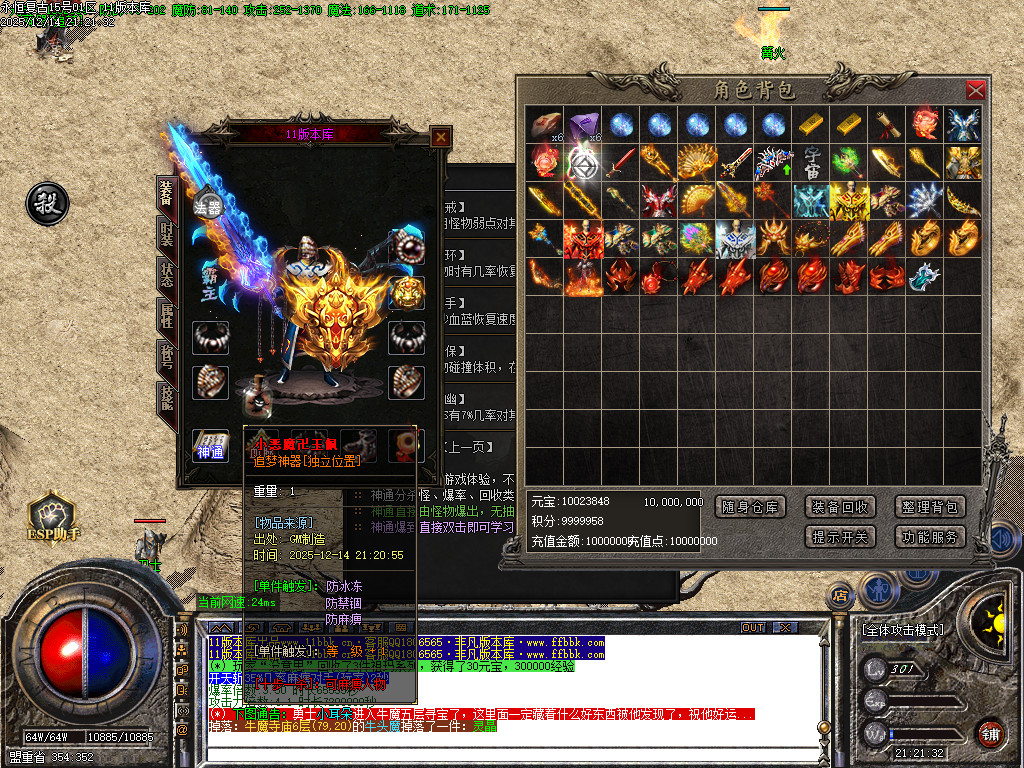Show the 称号 titles tab
This screenshot has height=768, width=1024.
pyautogui.click(x=166, y=357)
